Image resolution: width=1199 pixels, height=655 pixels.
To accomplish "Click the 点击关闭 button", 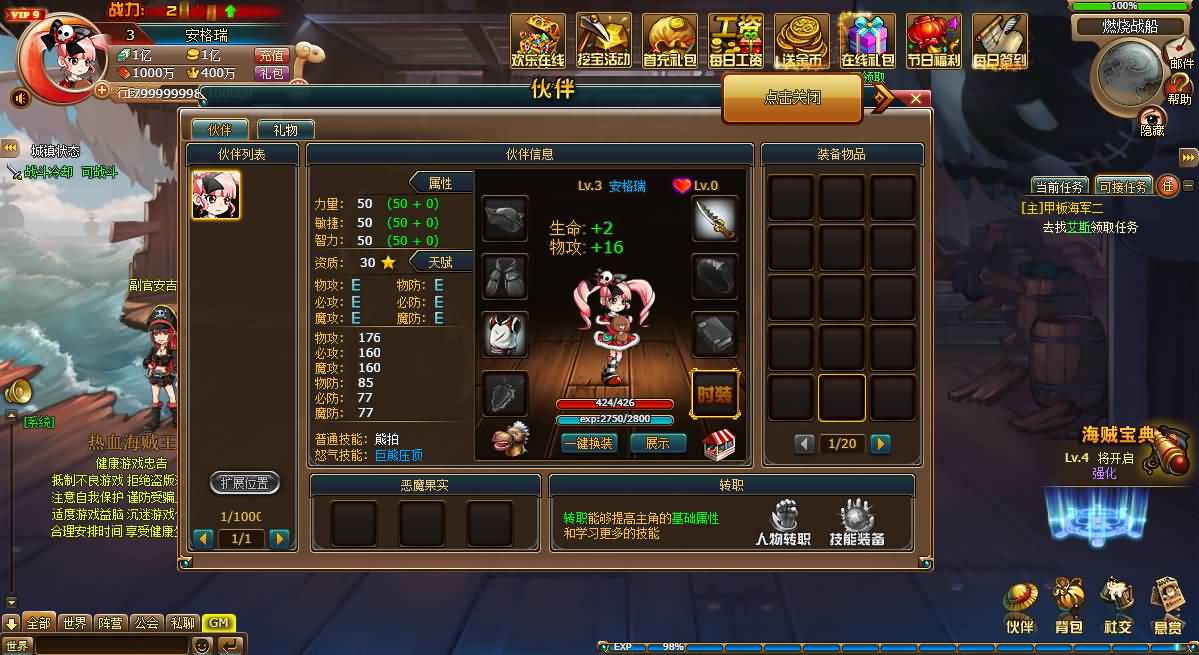I will coord(792,98).
